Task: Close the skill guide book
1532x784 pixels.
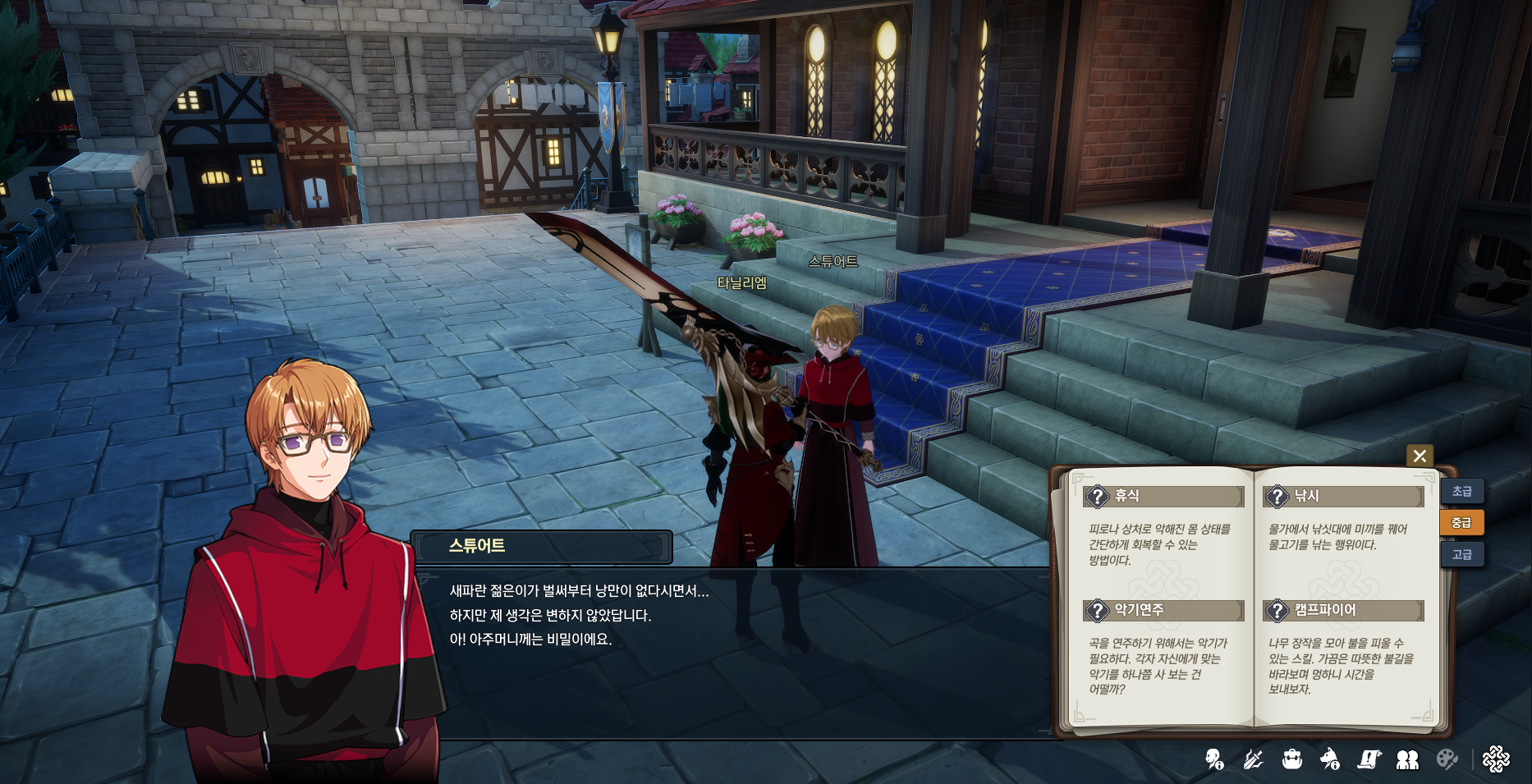Action: coord(1420,456)
